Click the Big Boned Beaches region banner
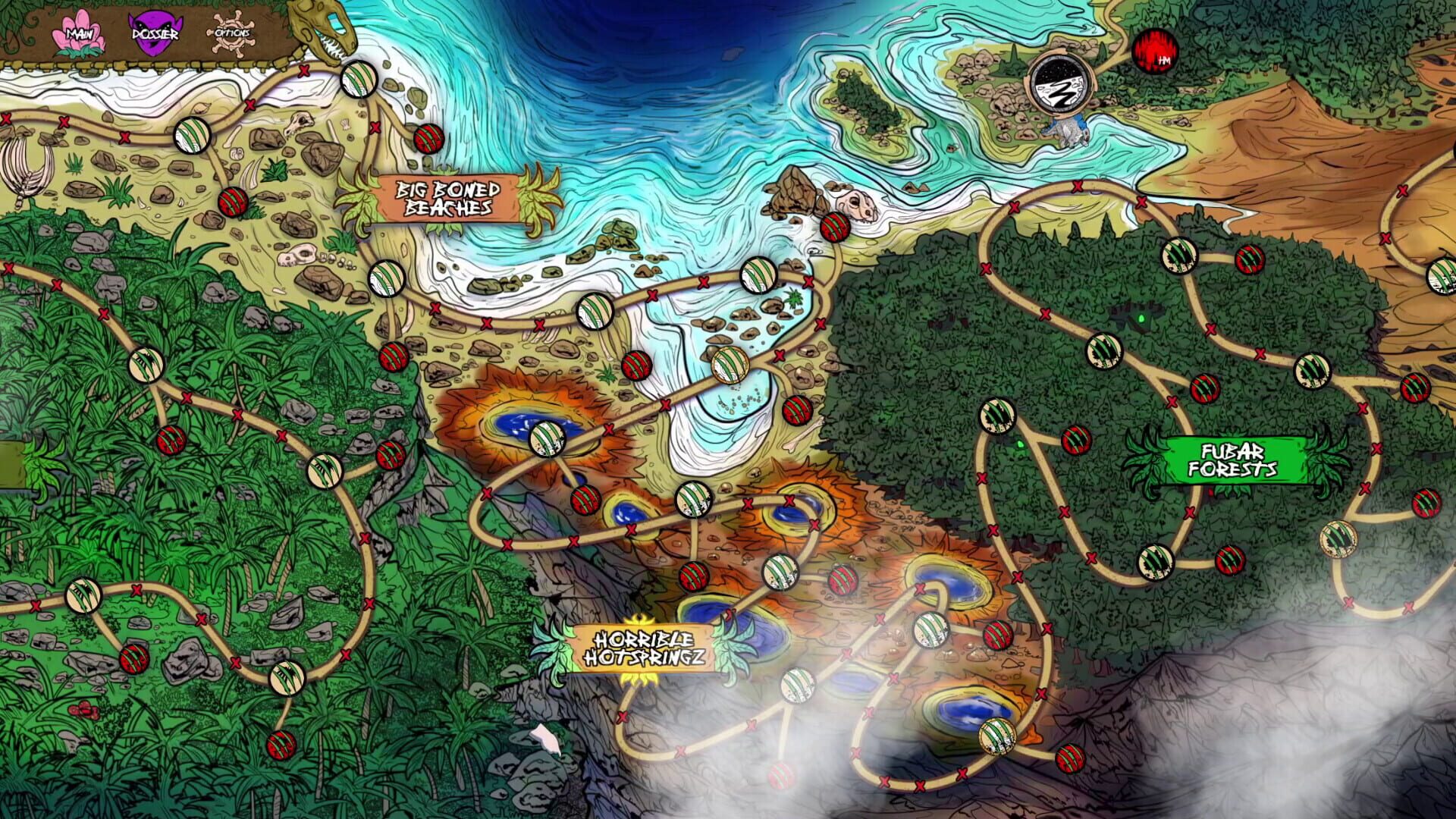1456x819 pixels. click(449, 199)
